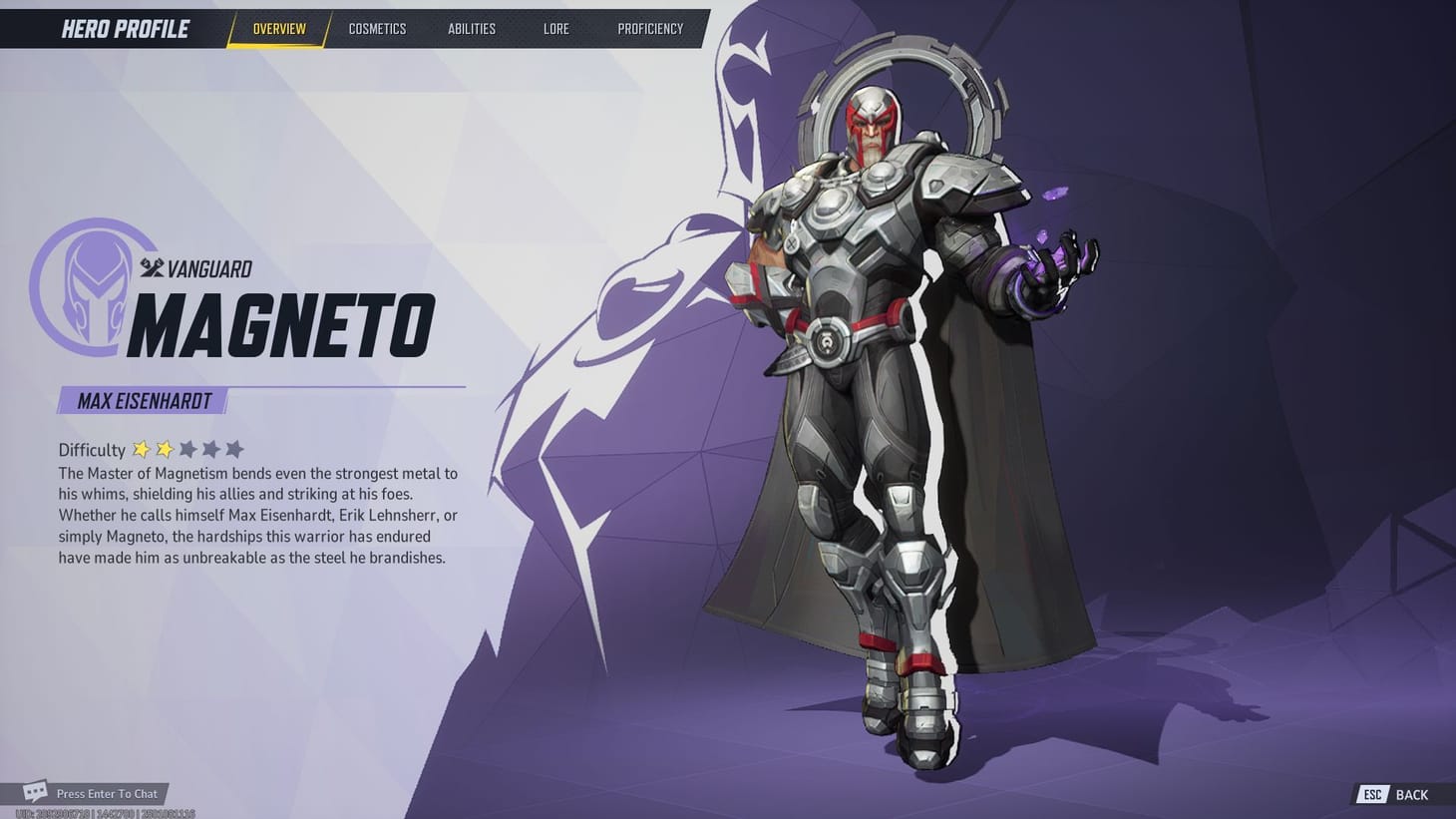
Task: View the Lore tab
Action: [555, 28]
